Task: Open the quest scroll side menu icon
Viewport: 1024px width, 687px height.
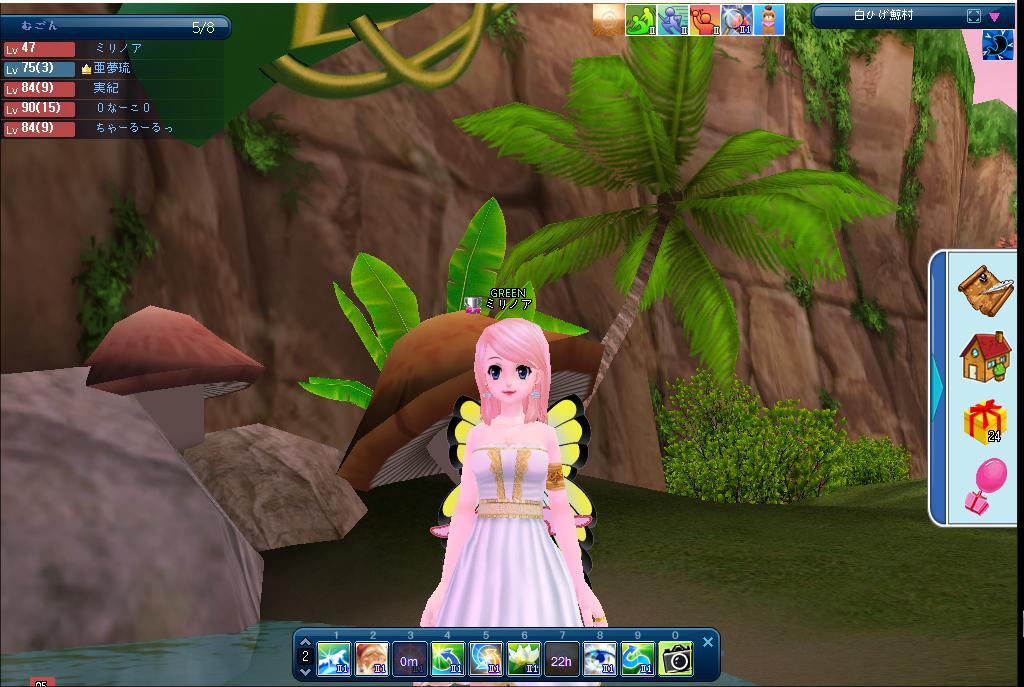Action: 985,289
